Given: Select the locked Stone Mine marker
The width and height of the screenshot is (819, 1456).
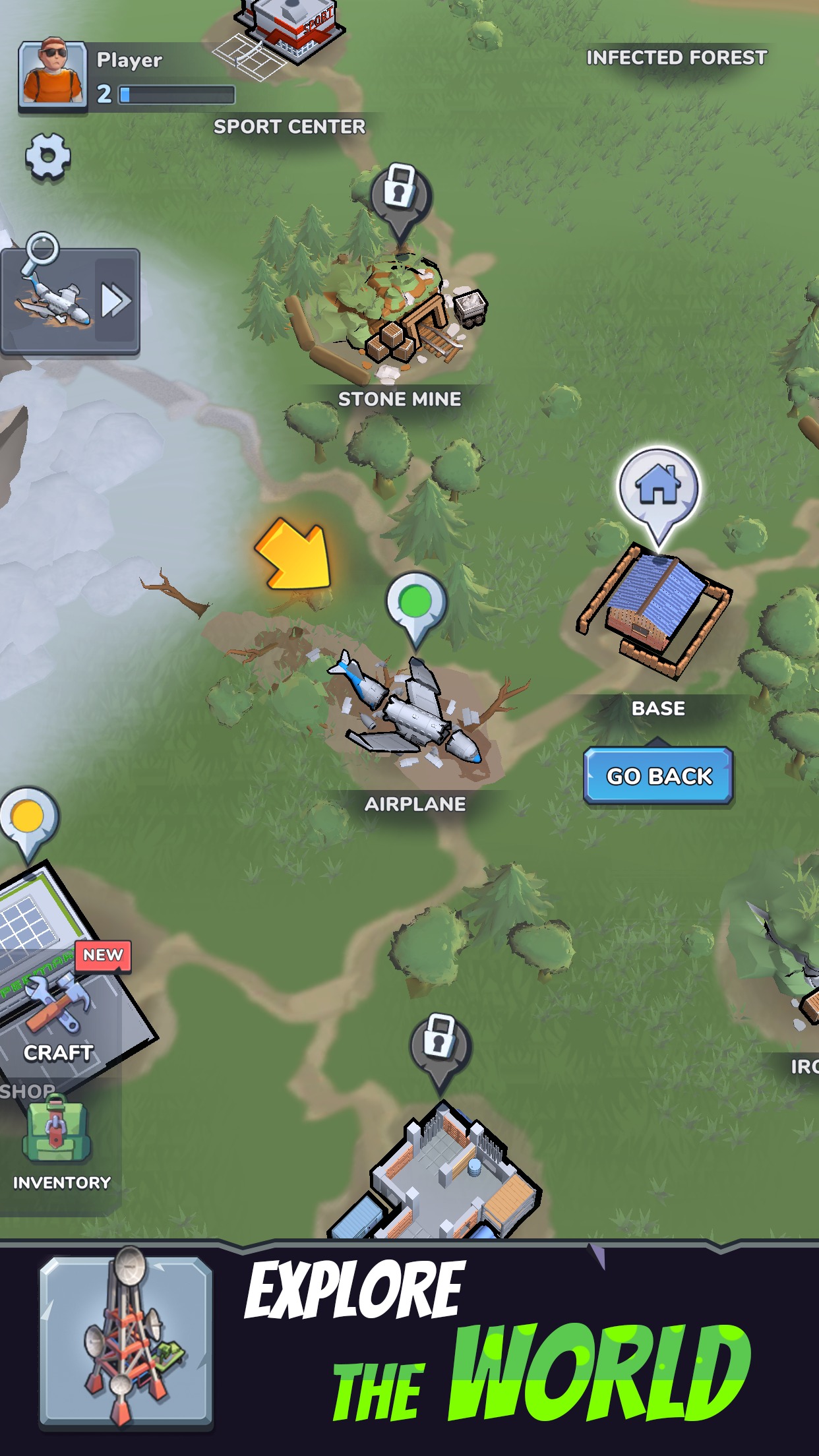Looking at the screenshot, I should click(x=400, y=195).
